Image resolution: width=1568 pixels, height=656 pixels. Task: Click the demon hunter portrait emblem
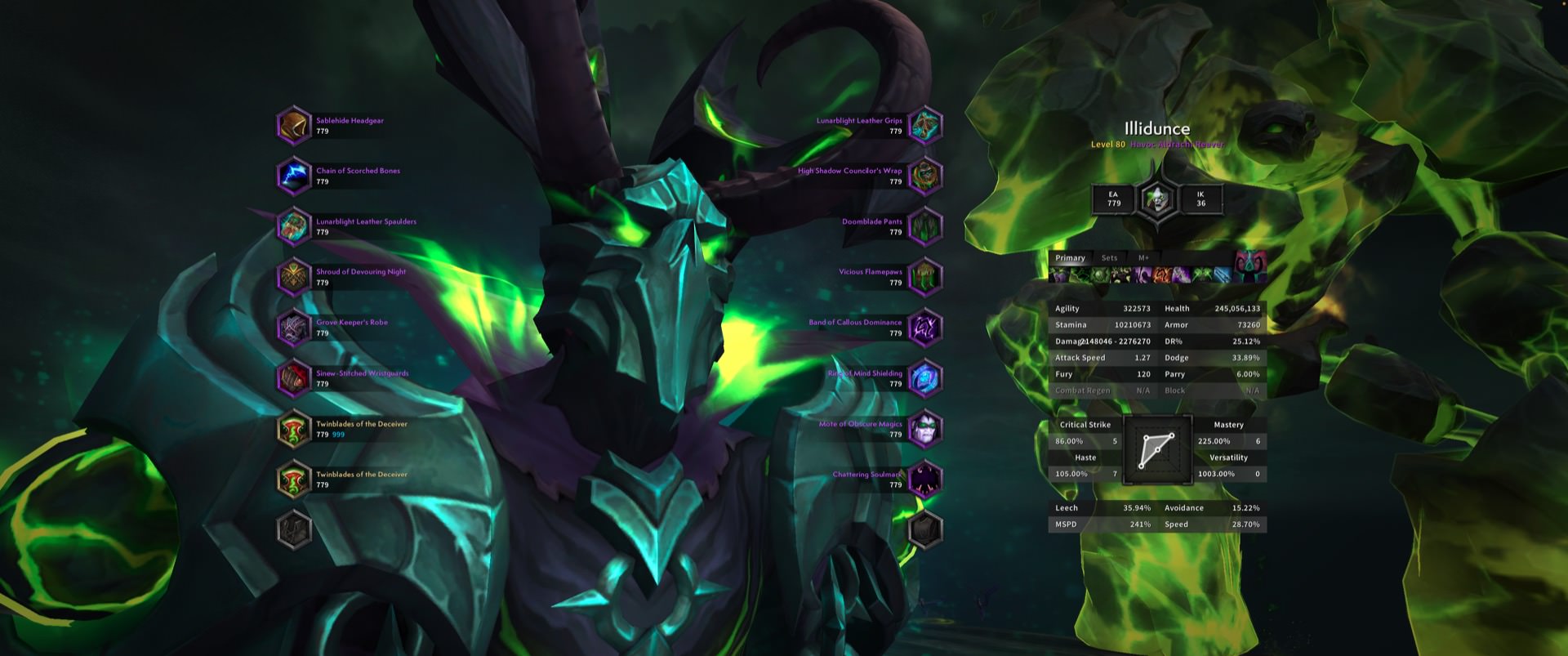1156,199
